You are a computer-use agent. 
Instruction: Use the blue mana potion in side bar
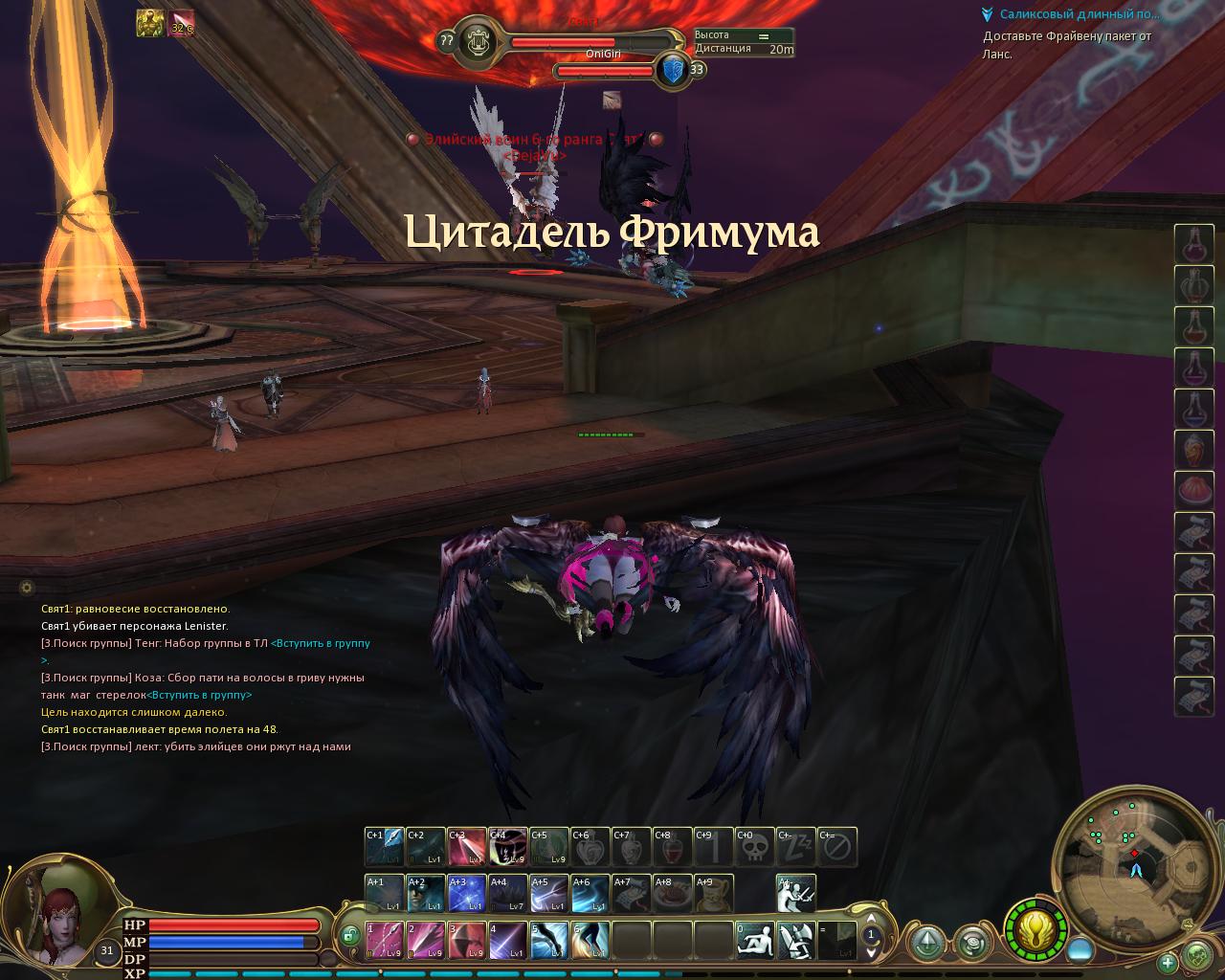(1193, 410)
